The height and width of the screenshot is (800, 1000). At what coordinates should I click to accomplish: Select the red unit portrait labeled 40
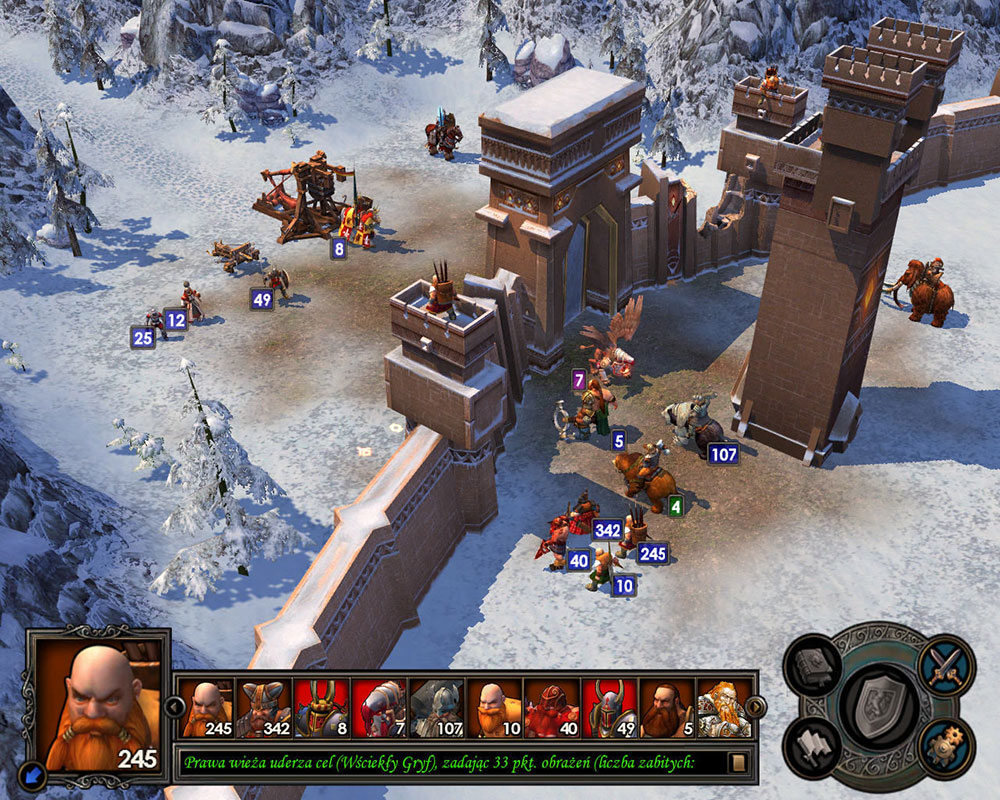pos(552,708)
